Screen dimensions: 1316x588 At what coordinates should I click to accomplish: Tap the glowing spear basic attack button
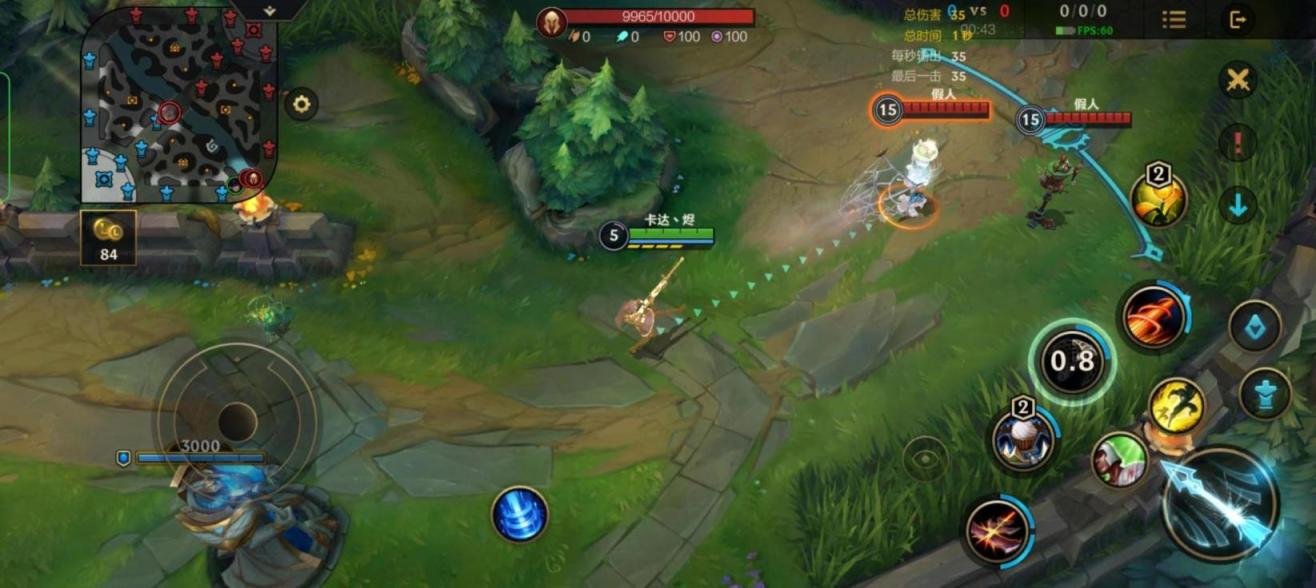(x=1221, y=504)
